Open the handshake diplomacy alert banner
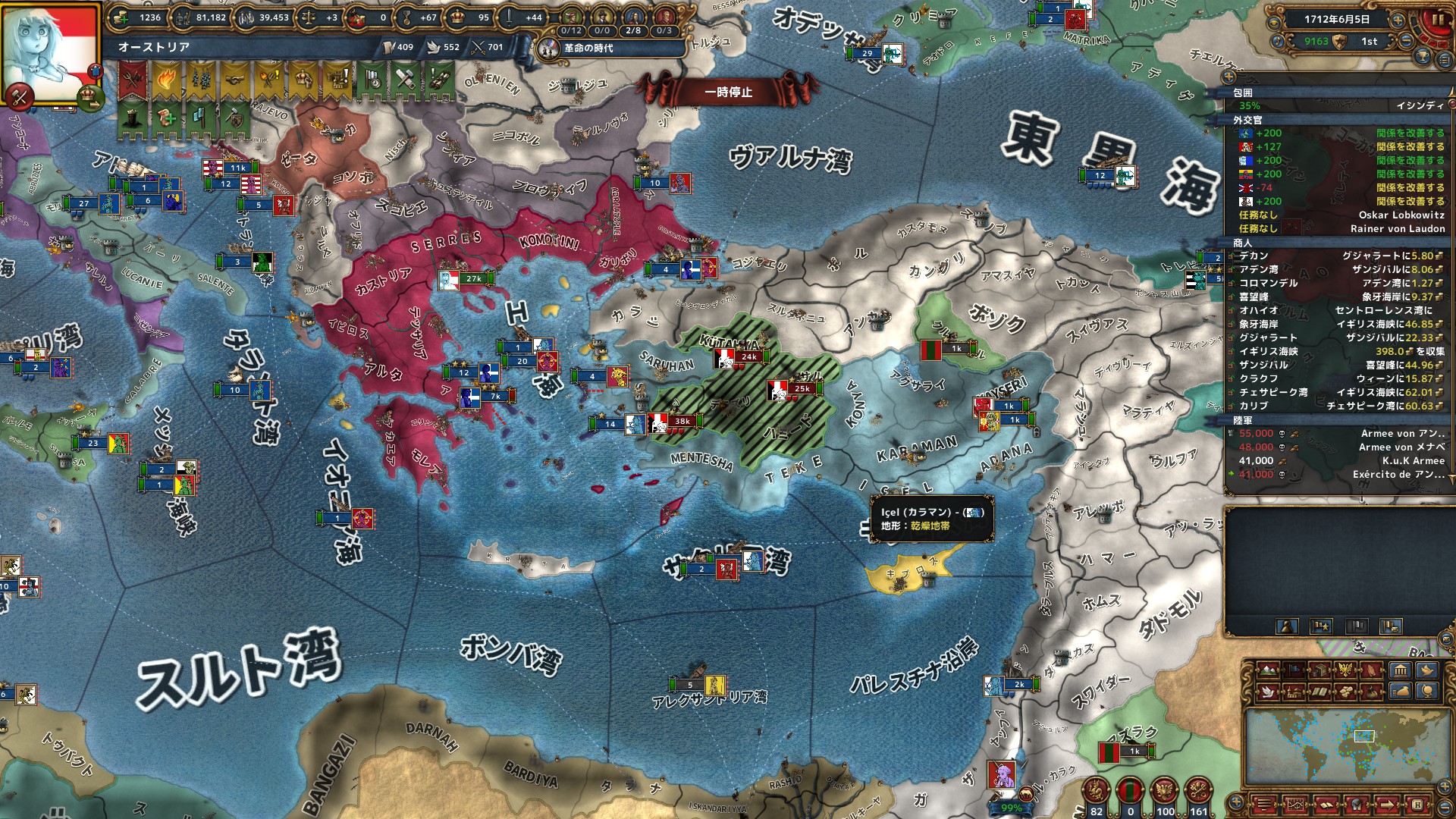Screen dimensions: 1456x819 [x=234, y=80]
